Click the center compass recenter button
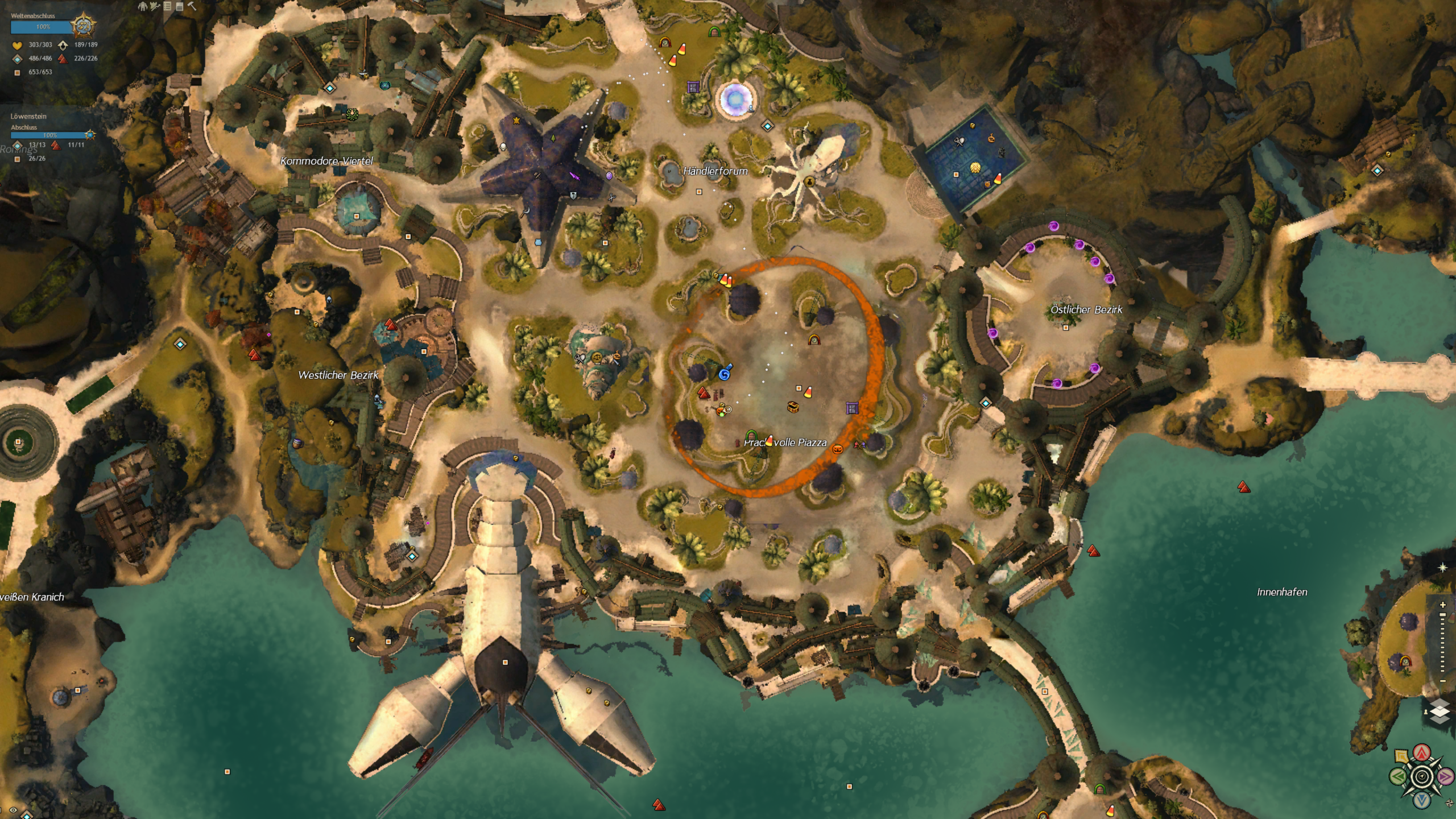Image resolution: width=1456 pixels, height=819 pixels. click(x=1422, y=776)
